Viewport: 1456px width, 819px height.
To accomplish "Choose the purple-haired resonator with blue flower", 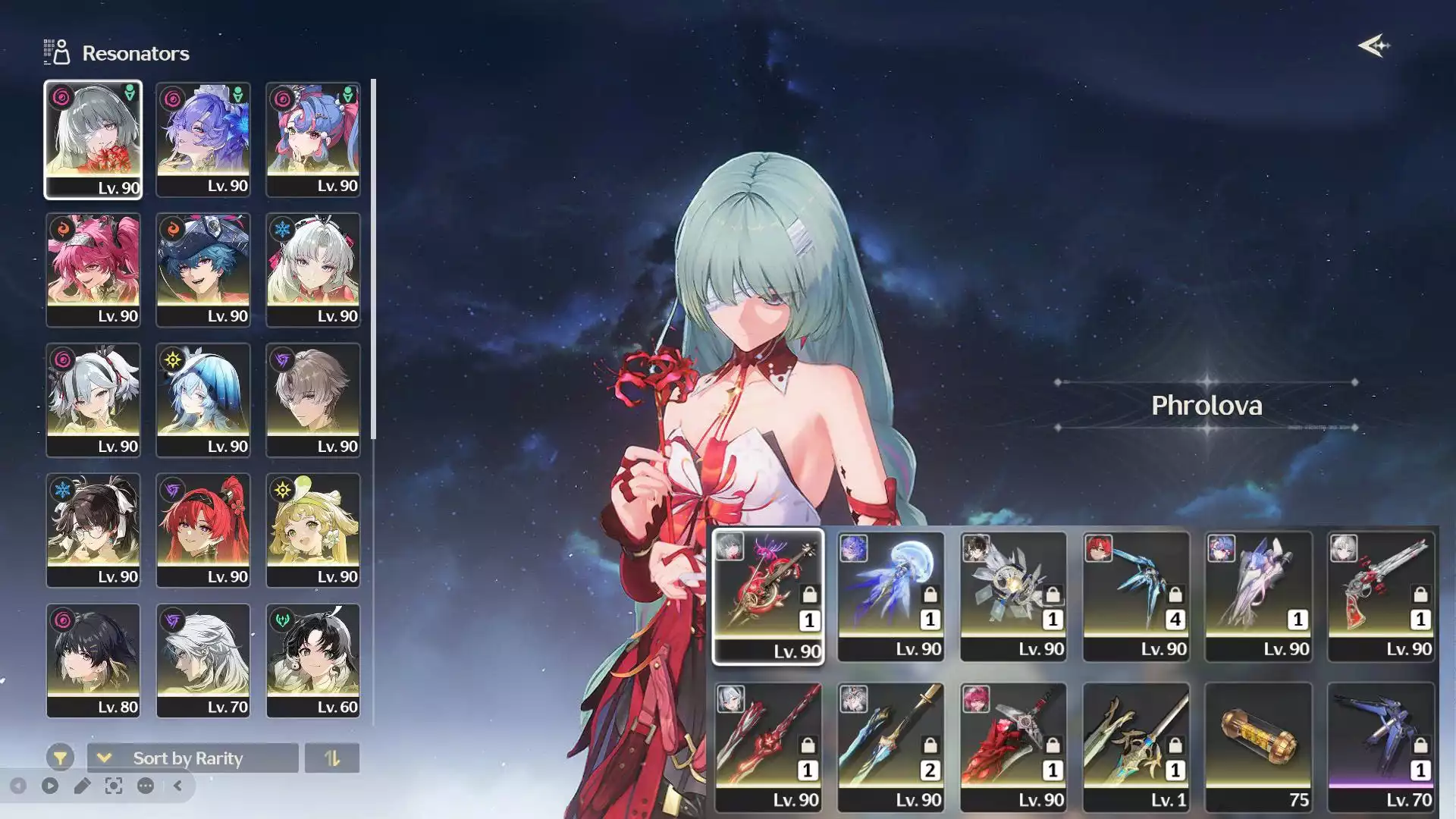I will point(202,140).
